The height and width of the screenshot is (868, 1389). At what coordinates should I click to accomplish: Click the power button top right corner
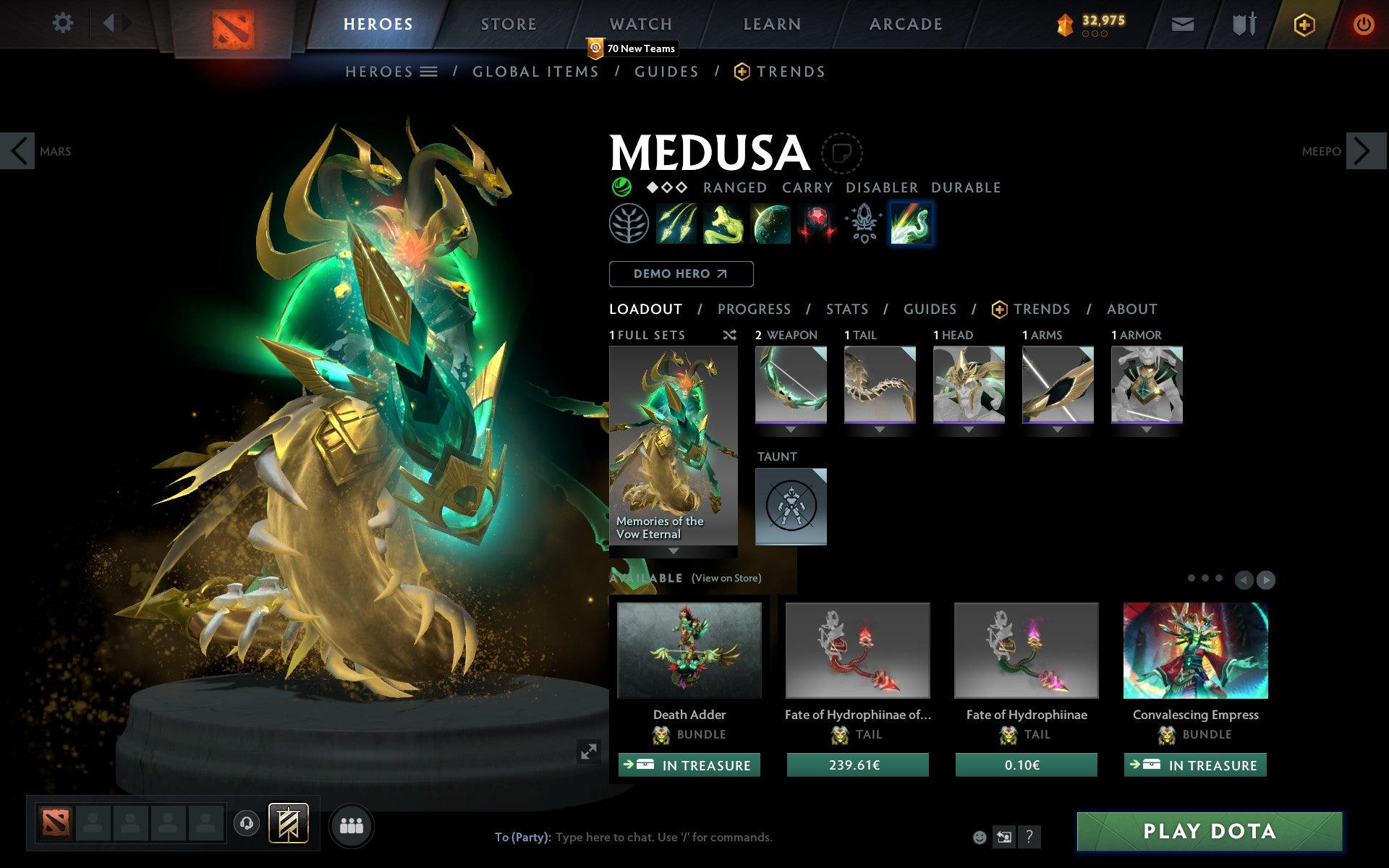(1363, 23)
